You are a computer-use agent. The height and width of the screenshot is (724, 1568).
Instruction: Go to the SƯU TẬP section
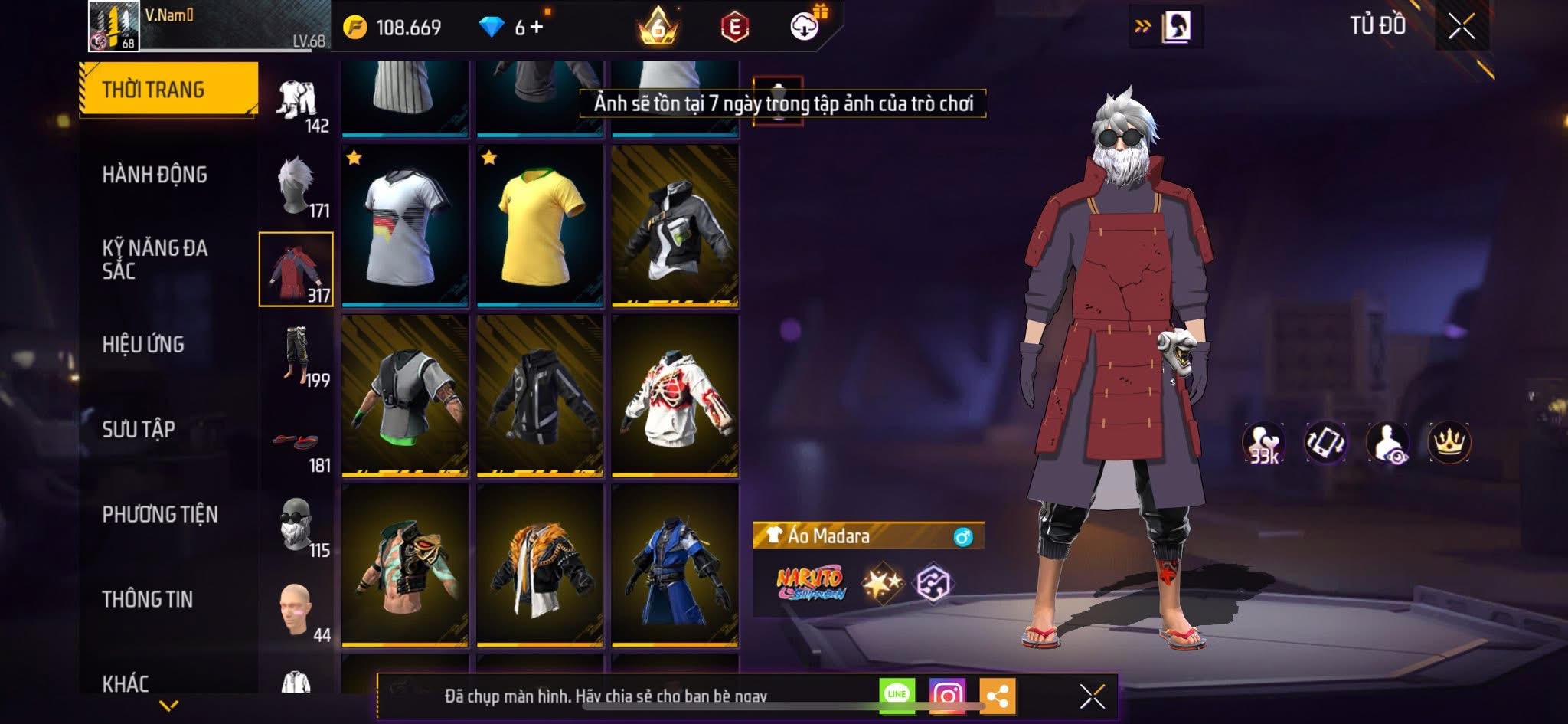click(x=139, y=429)
